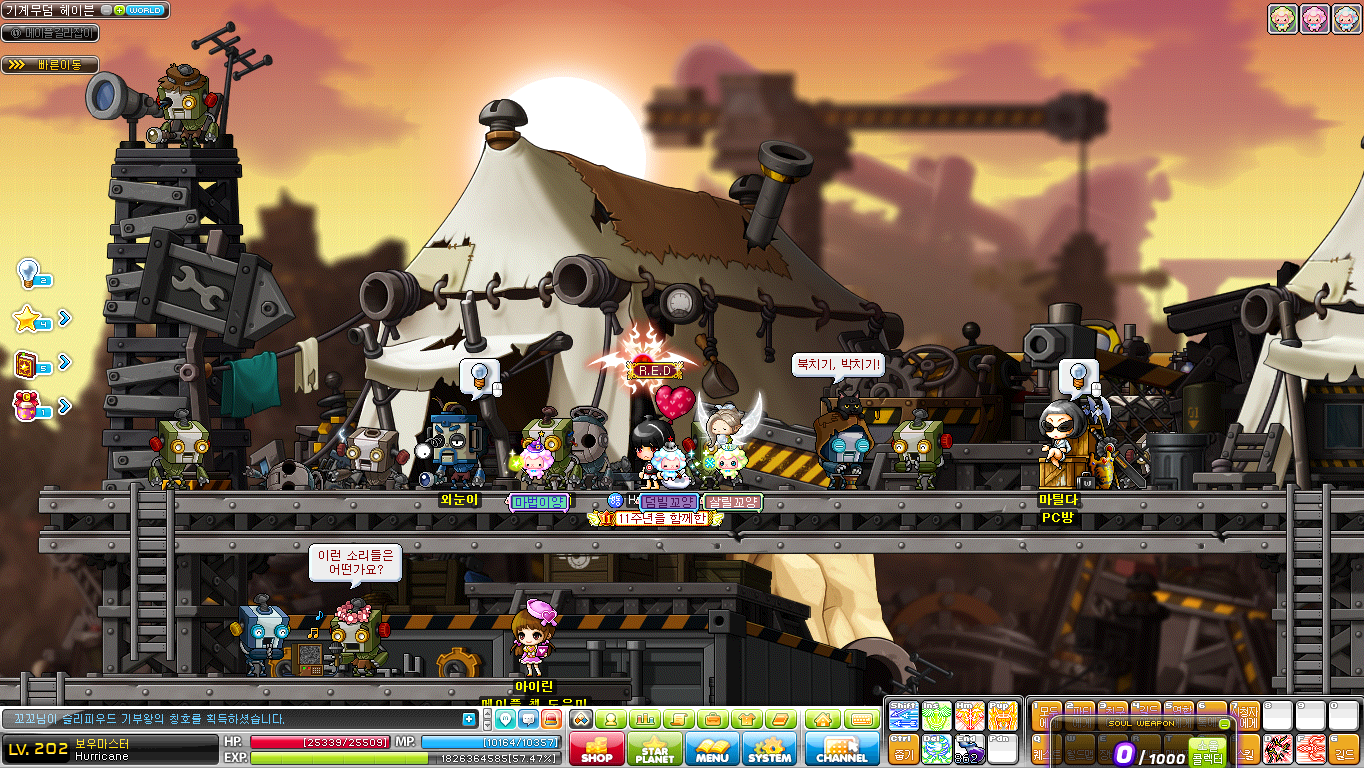Viewport: 1364px width, 768px height.
Task: Minimize the Soul Weapon panel
Action: pos(1225,723)
